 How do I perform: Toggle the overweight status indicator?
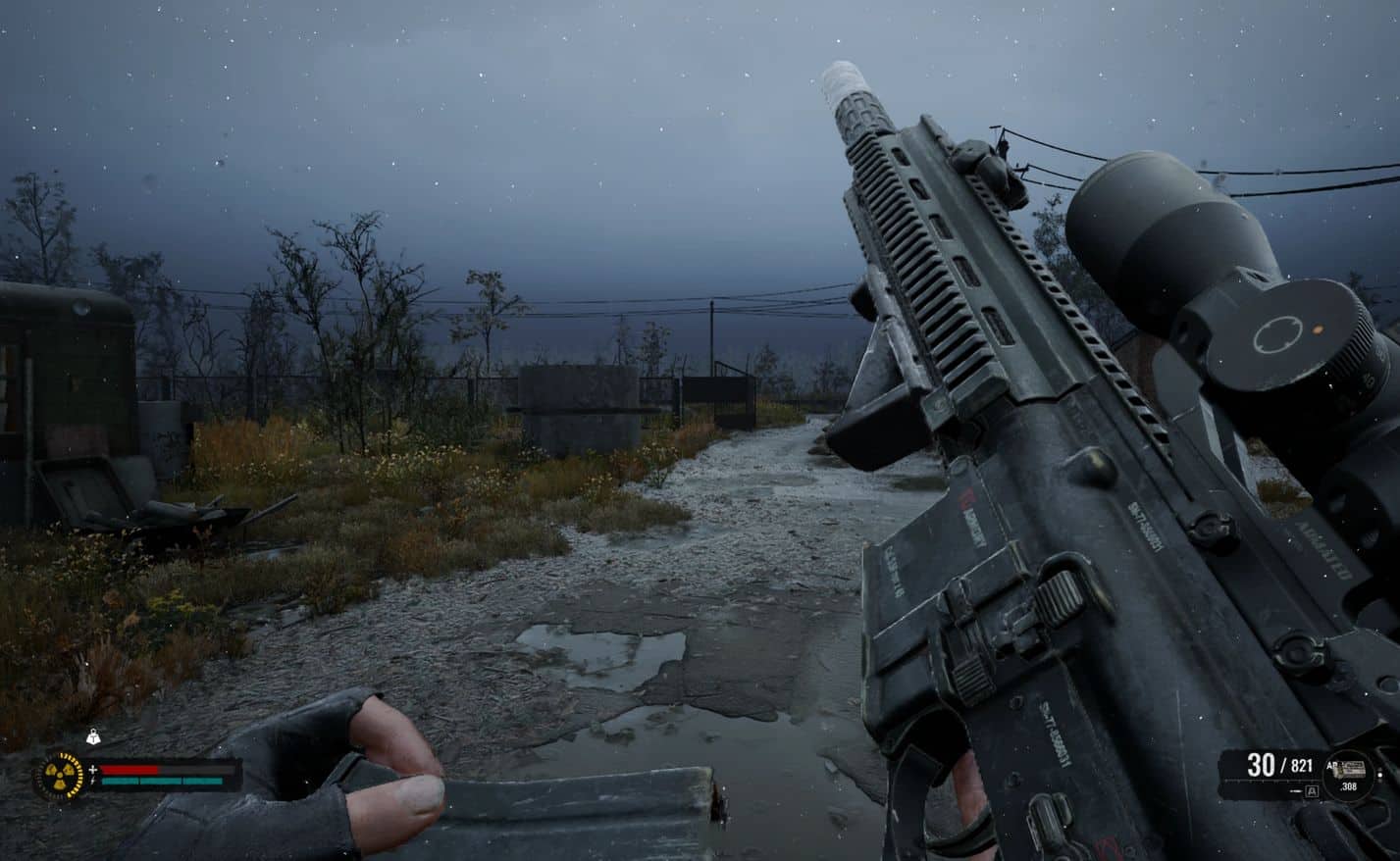pos(91,736)
